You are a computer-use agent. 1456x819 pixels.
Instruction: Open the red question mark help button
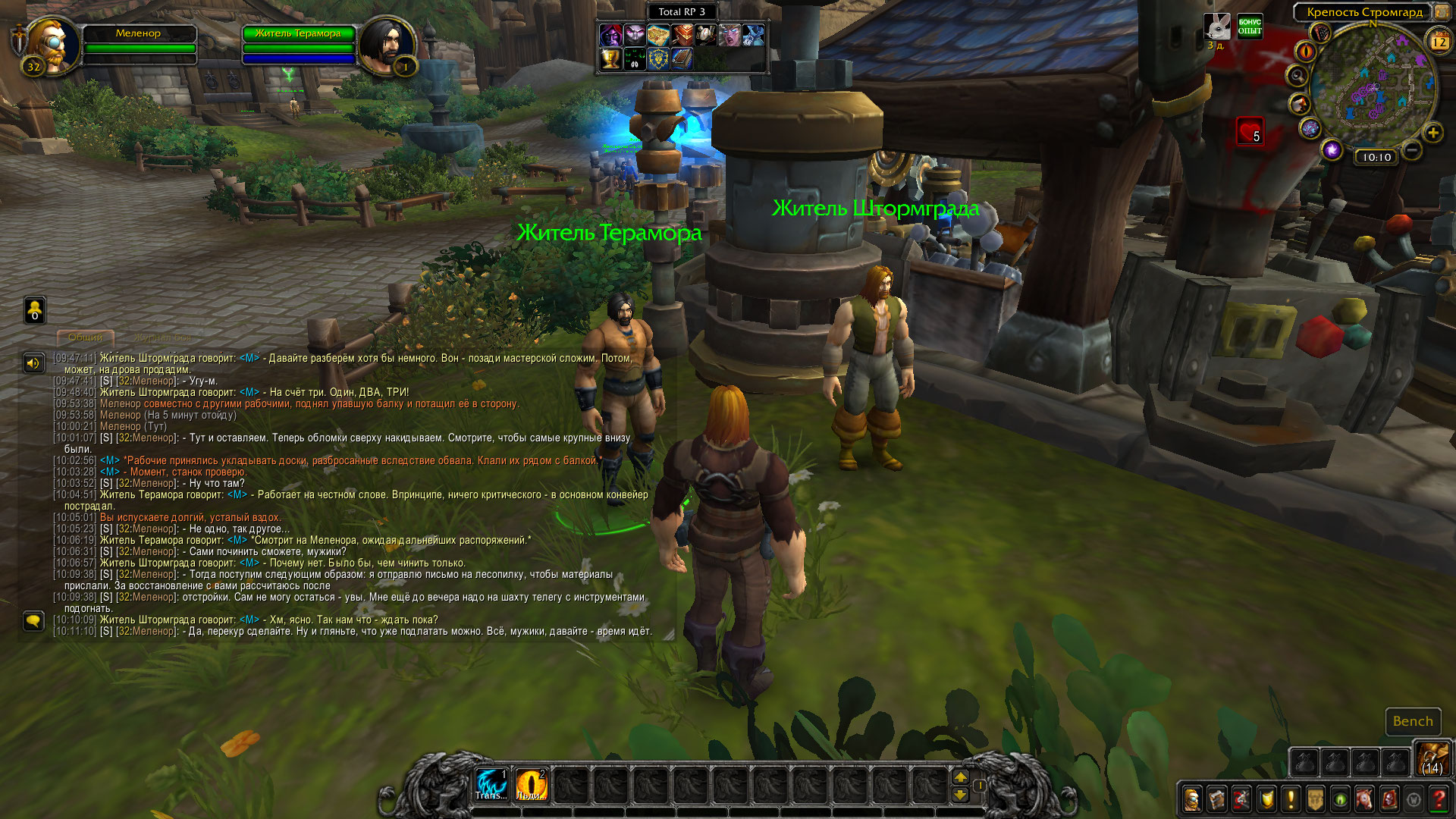[x=1439, y=799]
